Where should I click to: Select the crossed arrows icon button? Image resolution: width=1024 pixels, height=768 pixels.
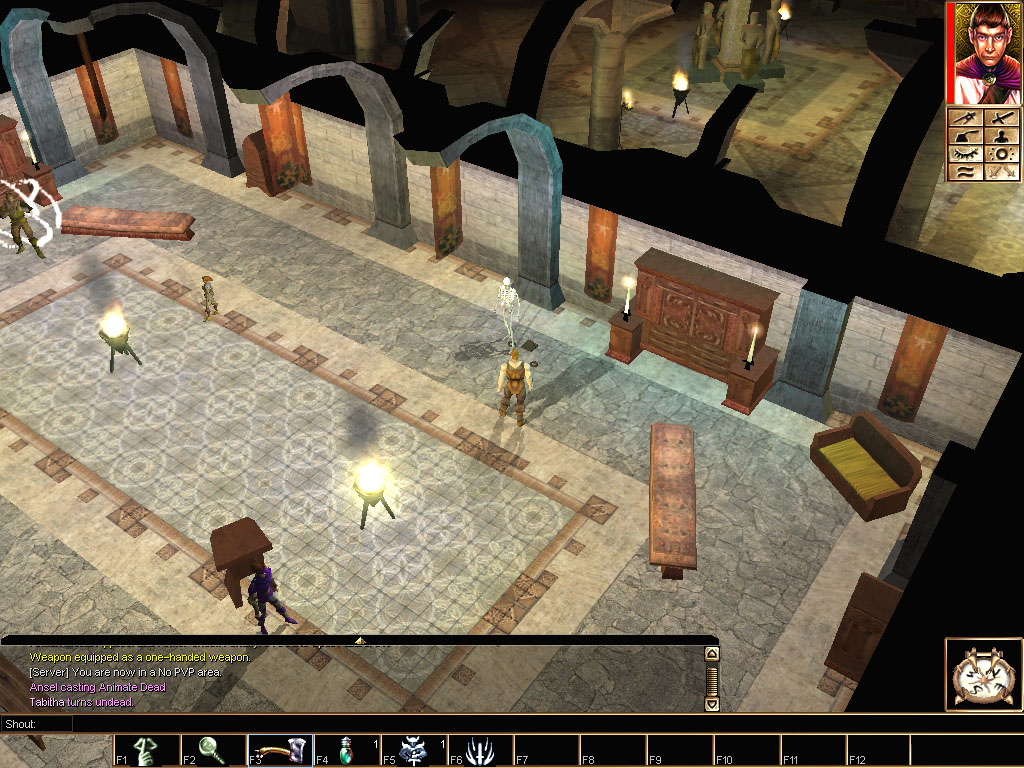pyautogui.click(x=1001, y=172)
